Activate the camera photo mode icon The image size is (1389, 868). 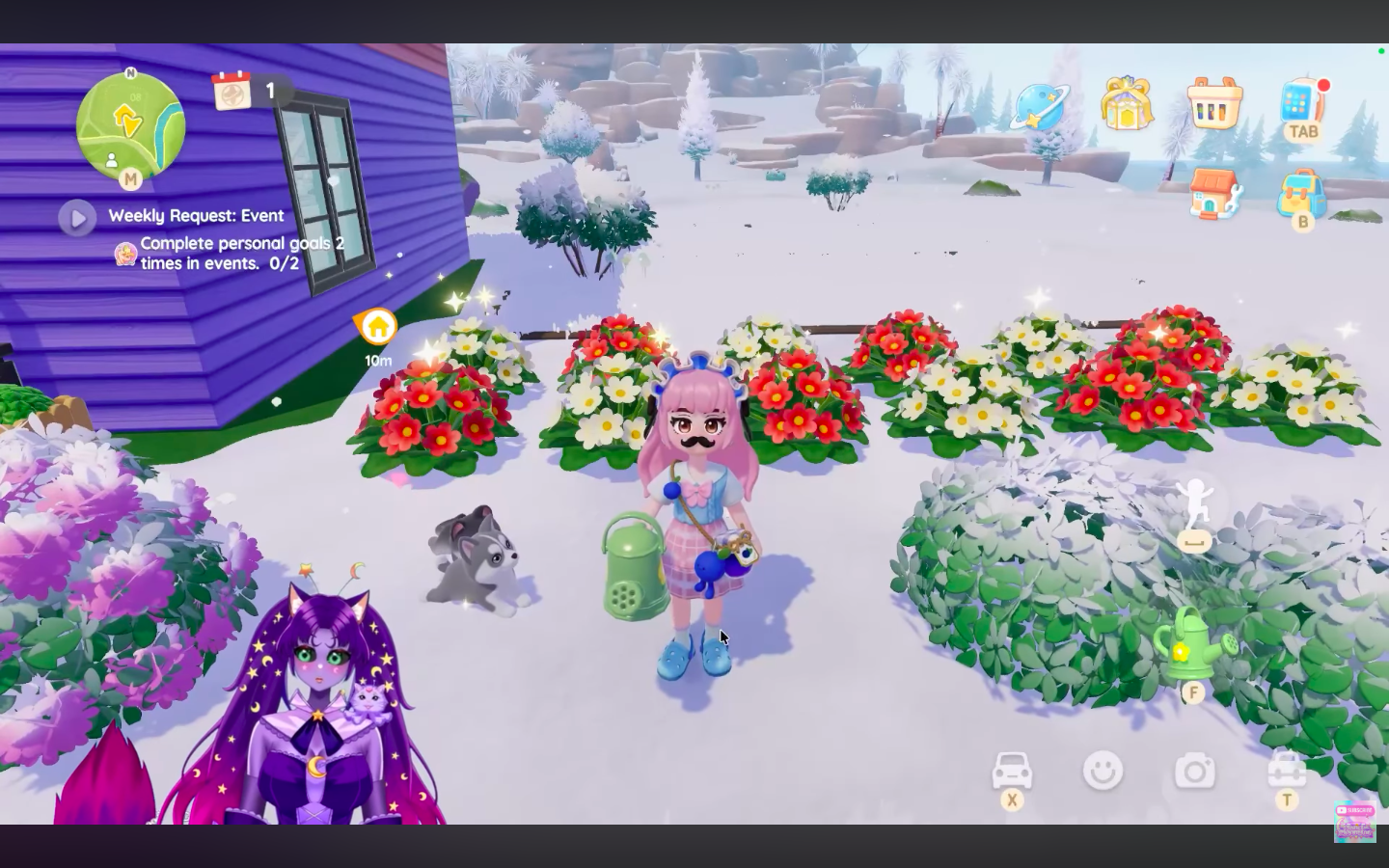click(1195, 771)
